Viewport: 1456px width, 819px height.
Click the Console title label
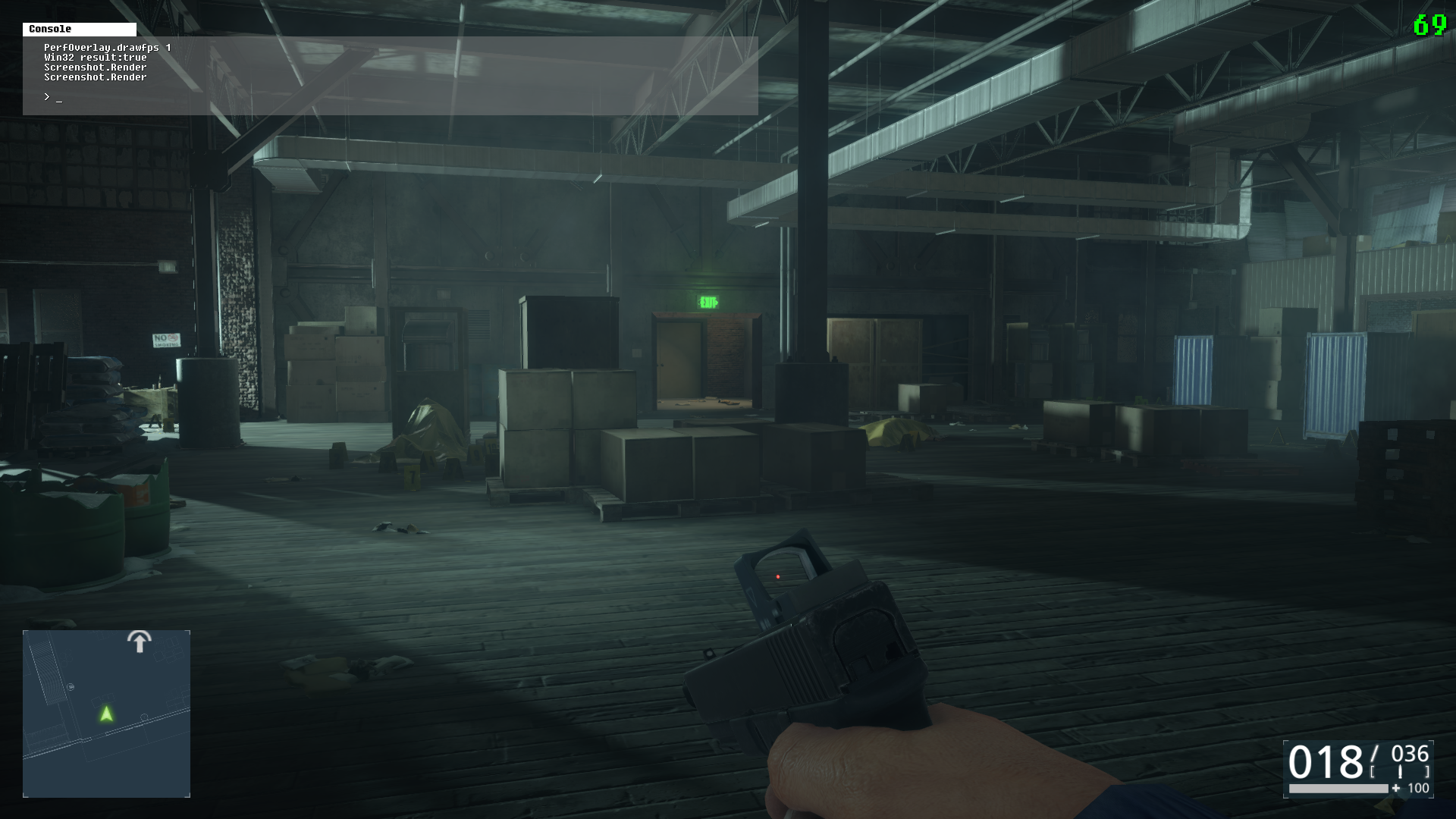pyautogui.click(x=50, y=29)
